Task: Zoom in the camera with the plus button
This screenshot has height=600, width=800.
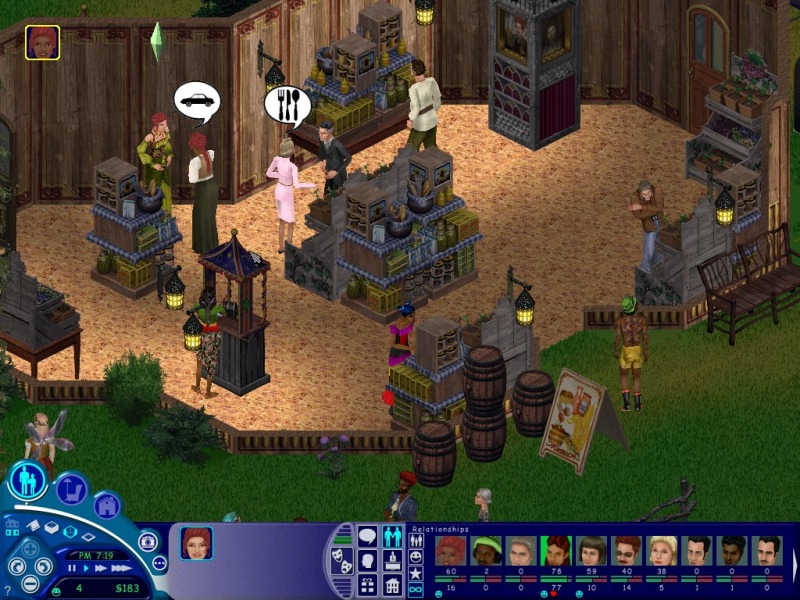Action: tap(31, 549)
